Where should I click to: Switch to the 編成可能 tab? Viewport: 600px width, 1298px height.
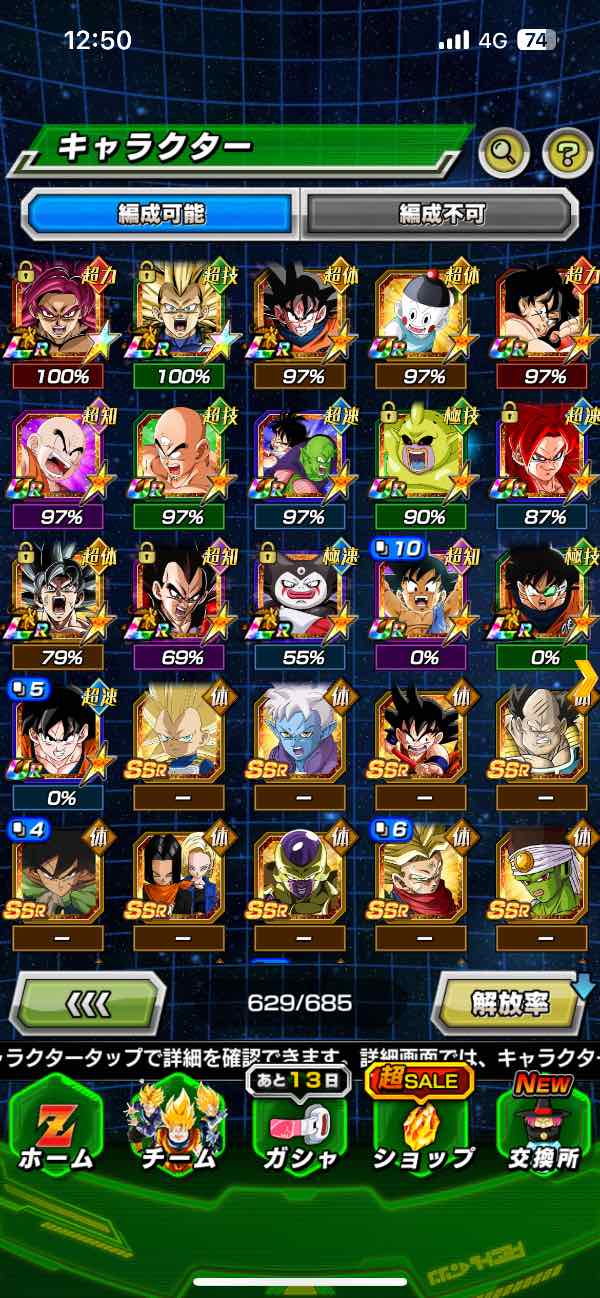click(x=161, y=213)
